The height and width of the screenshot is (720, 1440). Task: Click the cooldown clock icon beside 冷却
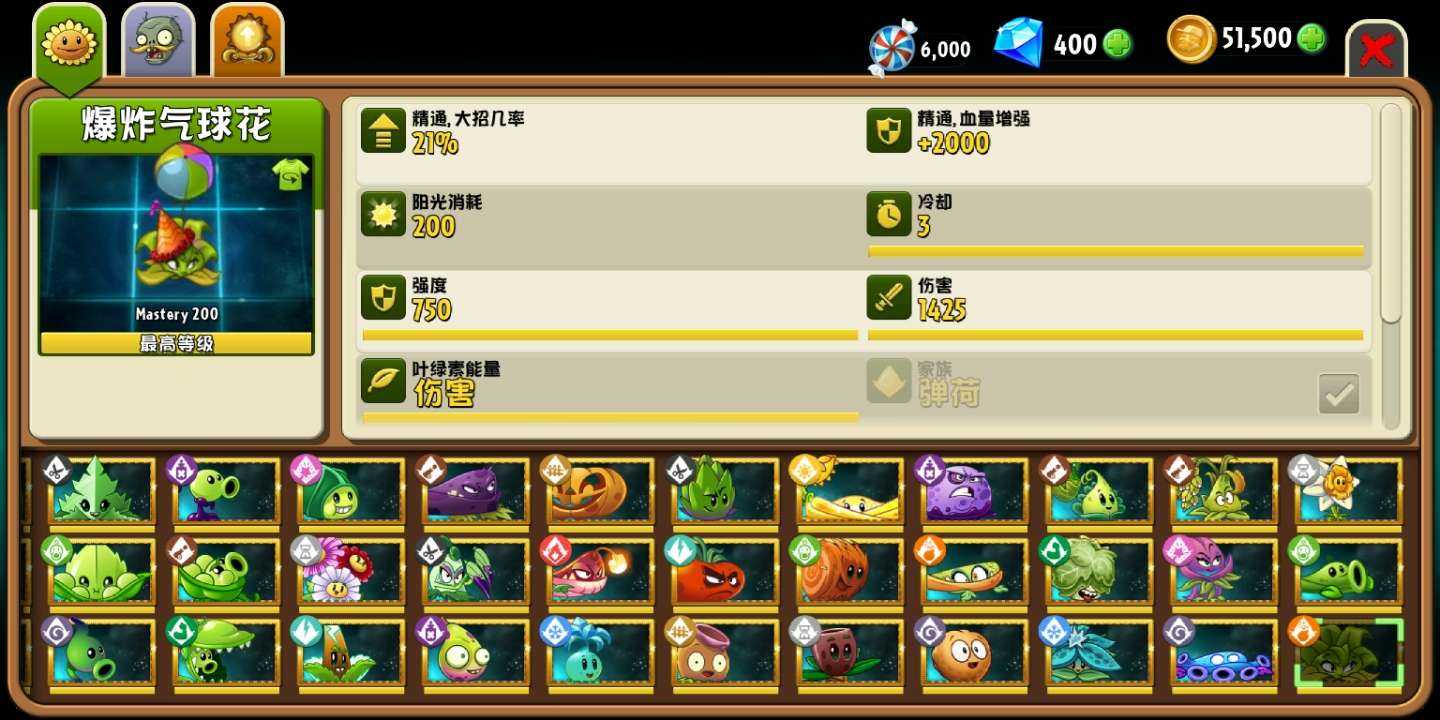point(889,214)
